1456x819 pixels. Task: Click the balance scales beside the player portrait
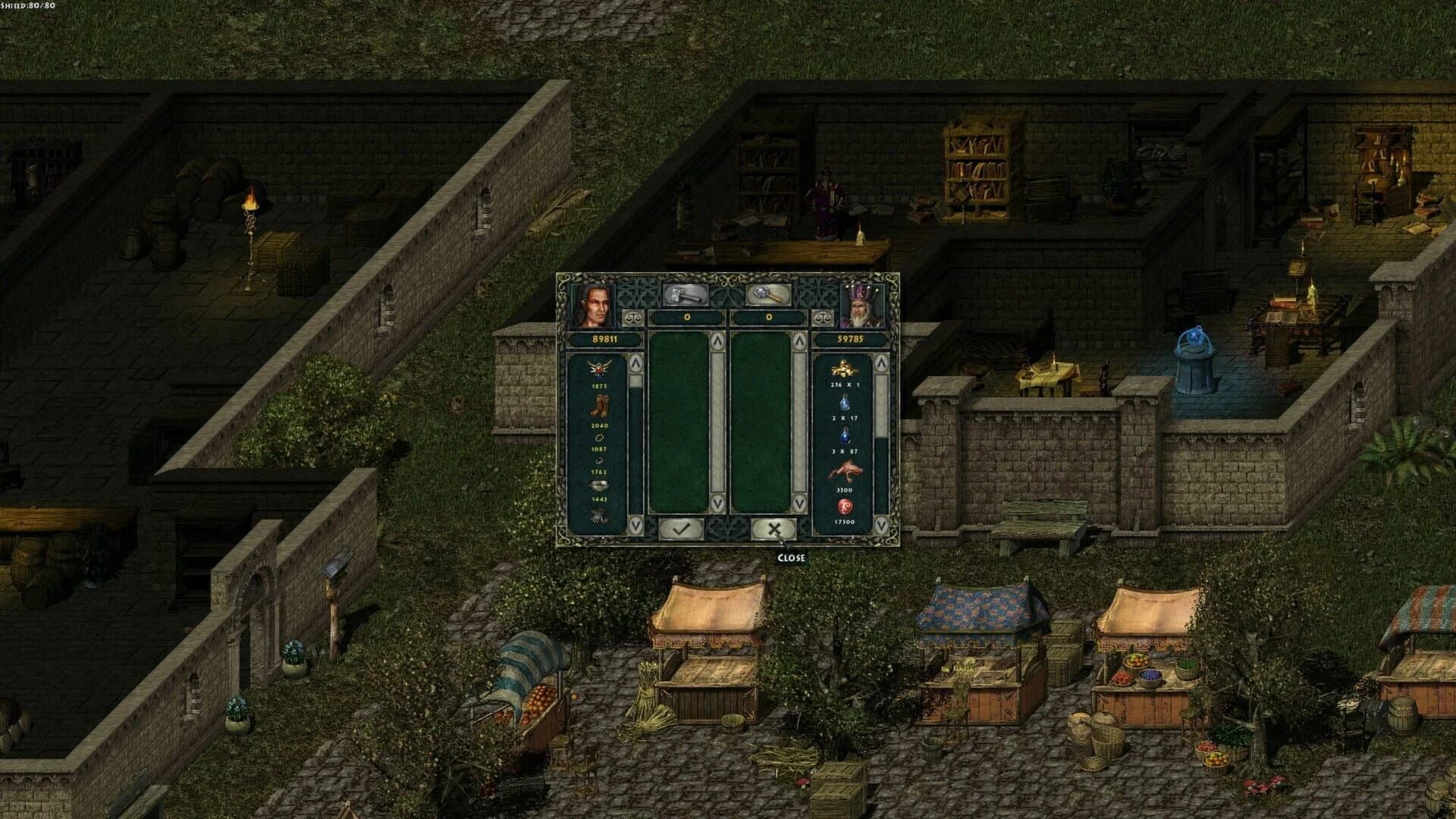[x=633, y=317]
